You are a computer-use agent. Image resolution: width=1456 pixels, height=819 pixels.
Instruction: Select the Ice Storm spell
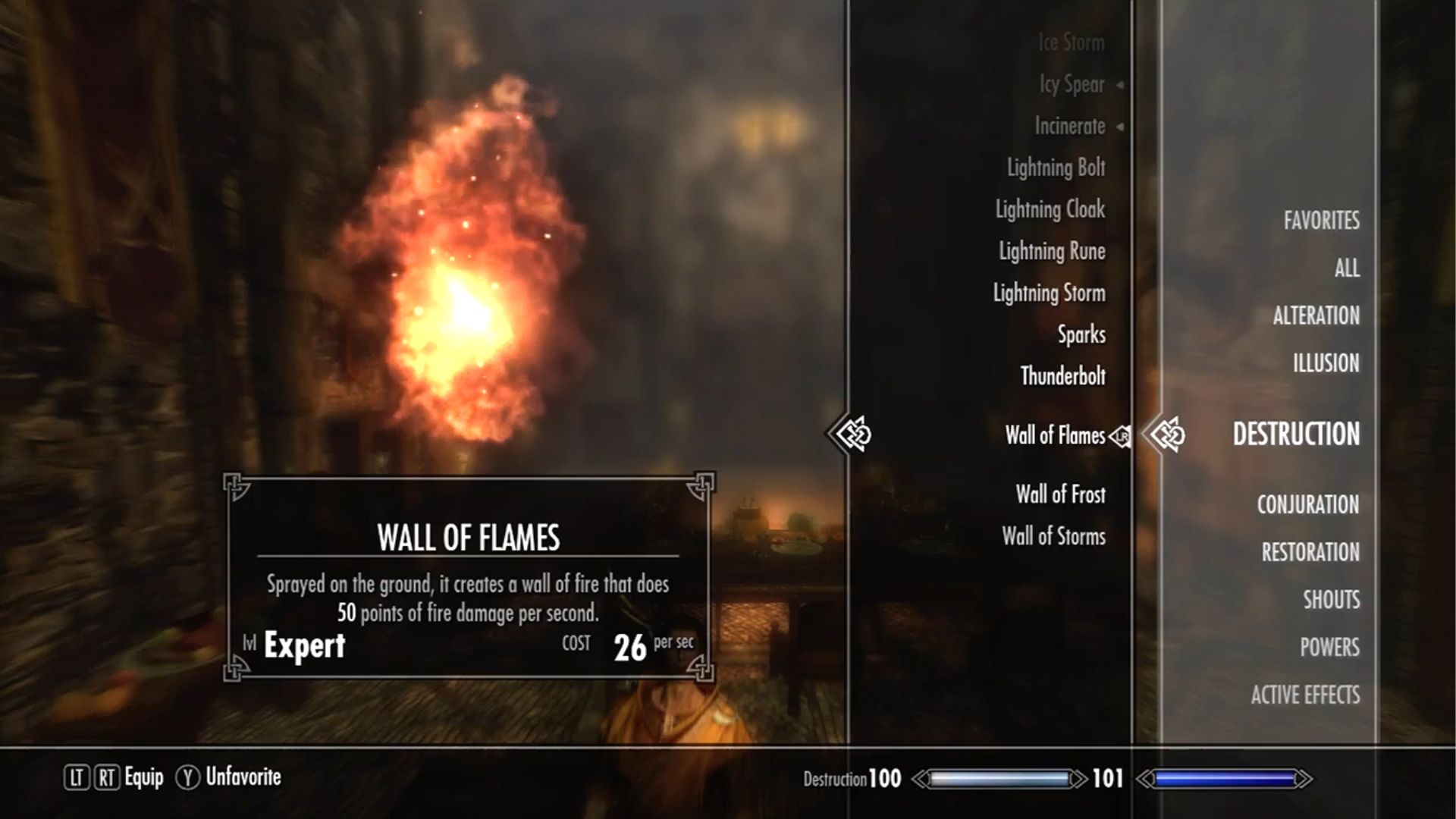click(x=1071, y=42)
